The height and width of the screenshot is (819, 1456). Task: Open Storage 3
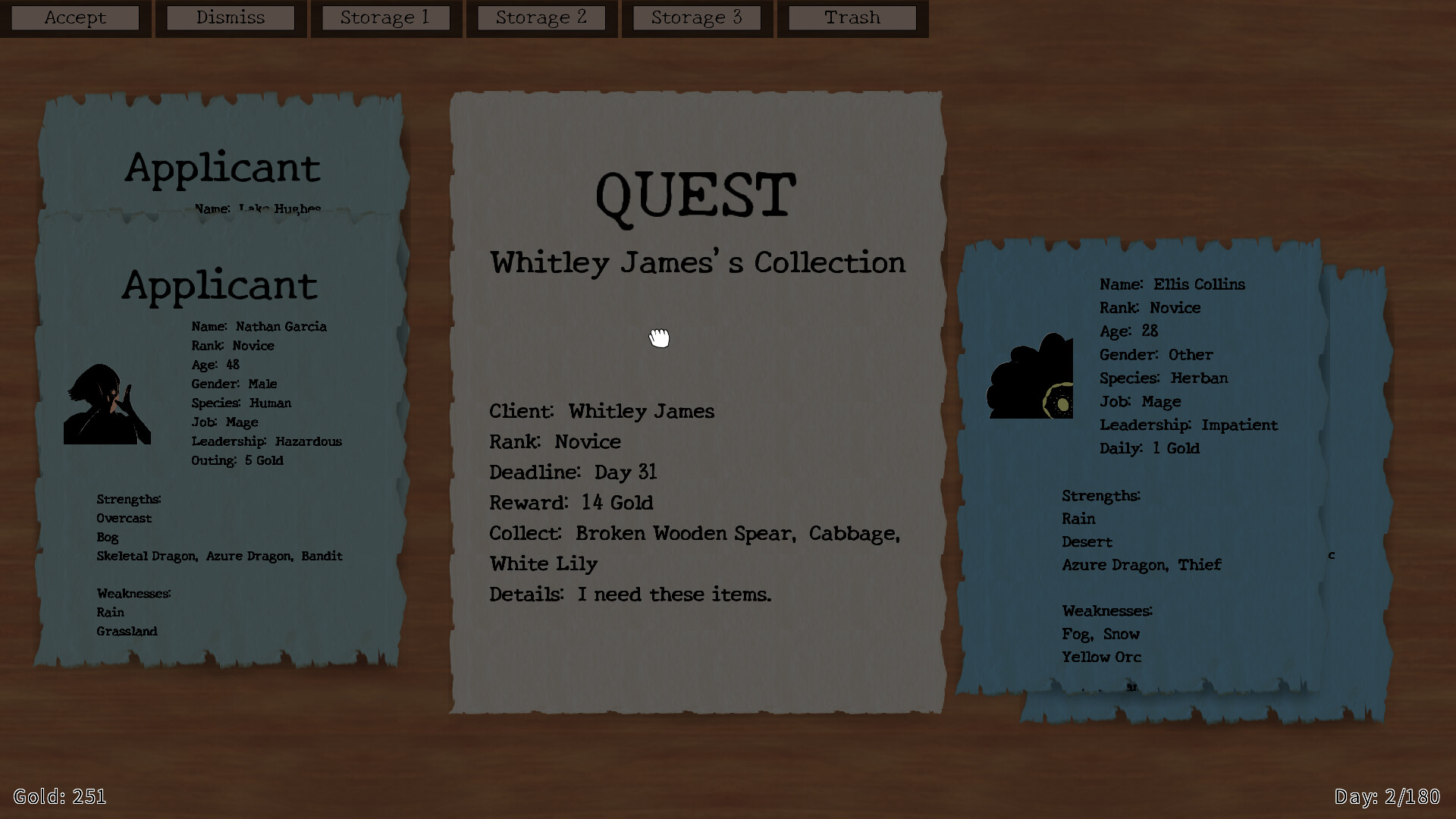pyautogui.click(x=696, y=17)
